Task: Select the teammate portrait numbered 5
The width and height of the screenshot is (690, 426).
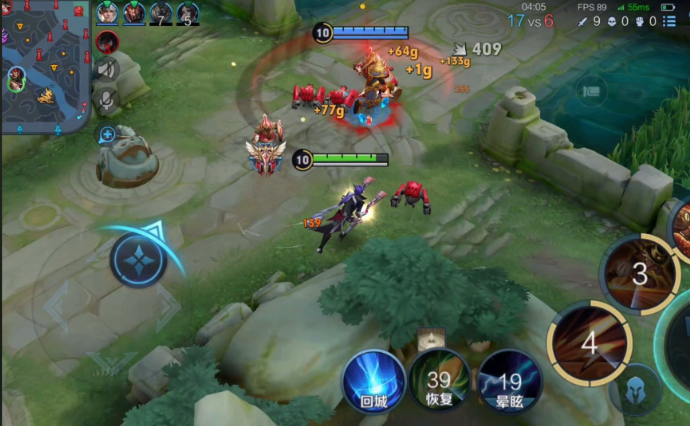Action: point(187,14)
